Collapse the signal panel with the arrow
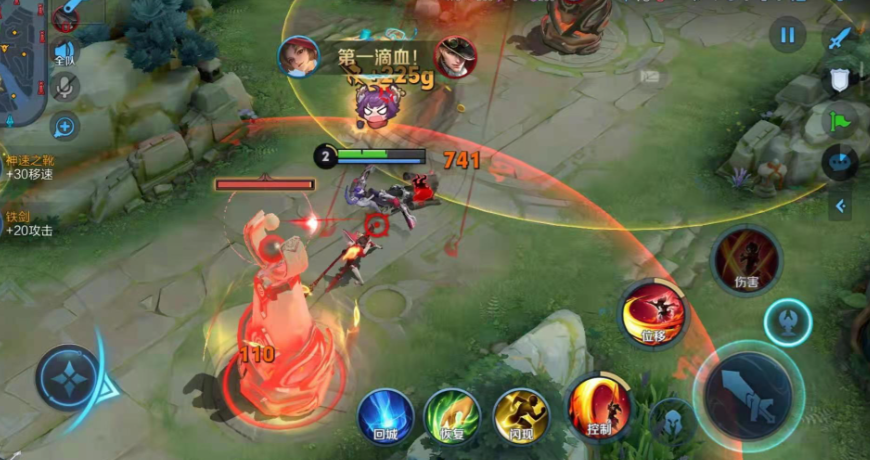The height and width of the screenshot is (460, 870). 840,206
